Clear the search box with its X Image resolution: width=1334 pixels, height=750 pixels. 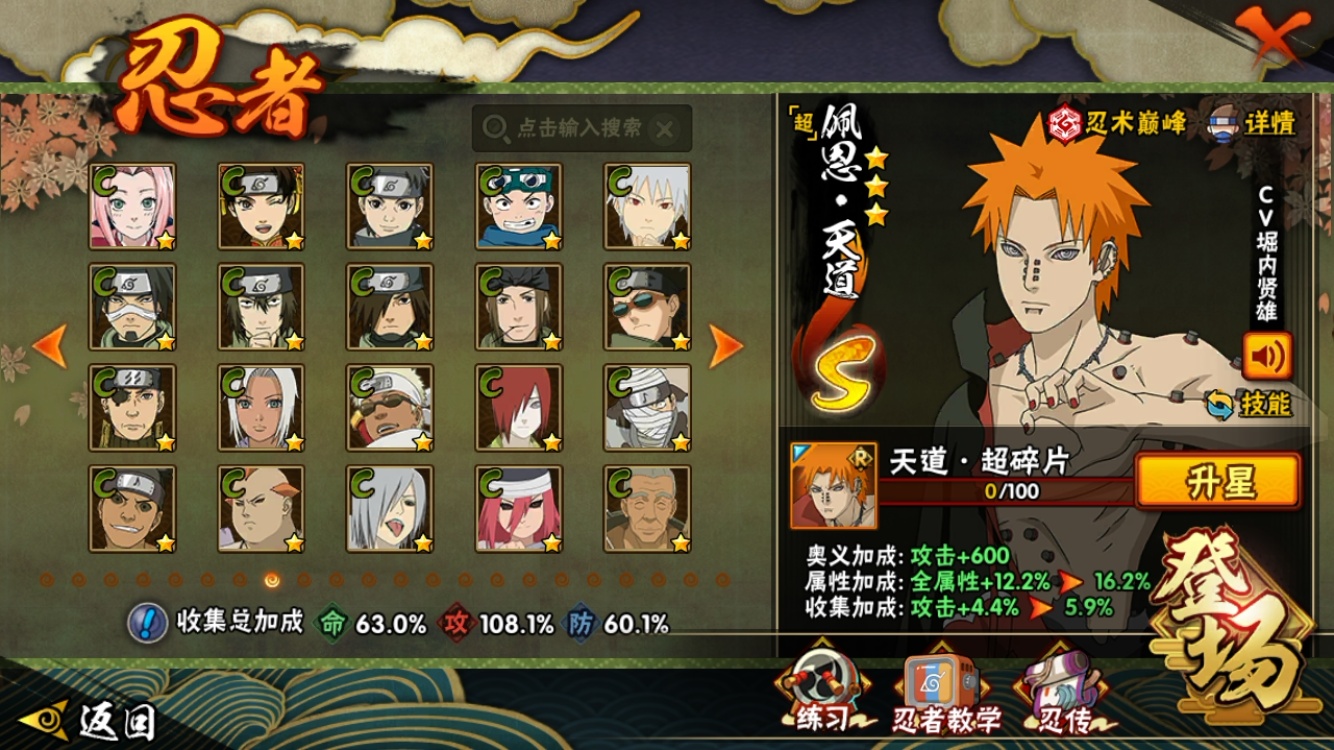point(665,129)
